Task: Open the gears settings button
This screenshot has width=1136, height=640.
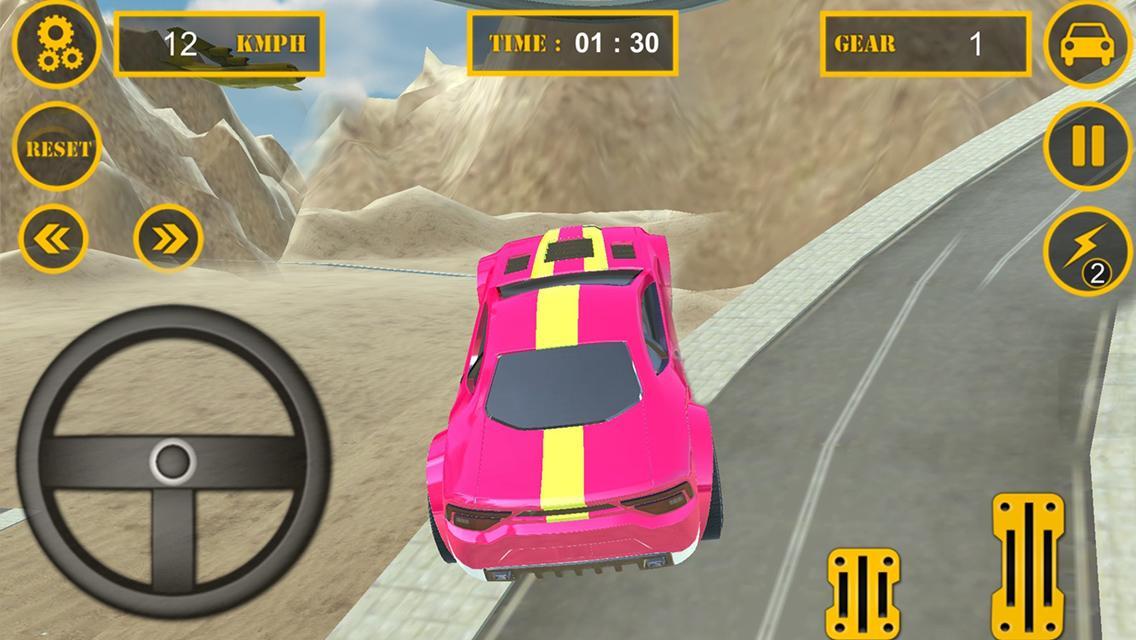Action: (x=56, y=45)
